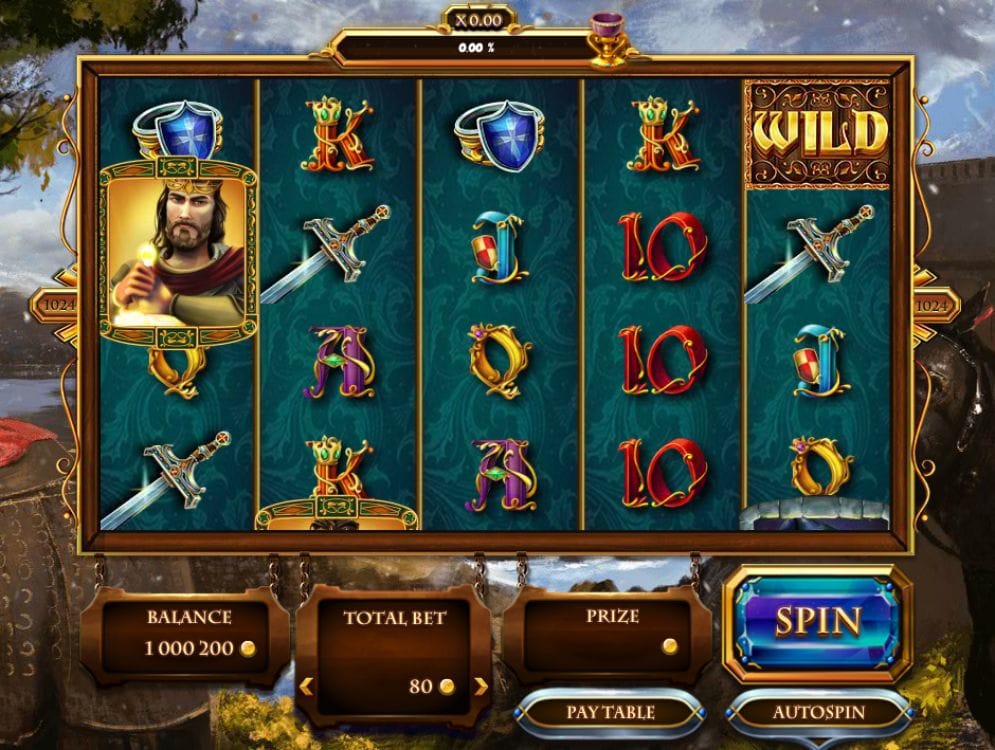
Task: Open the Pay Table
Action: (610, 712)
